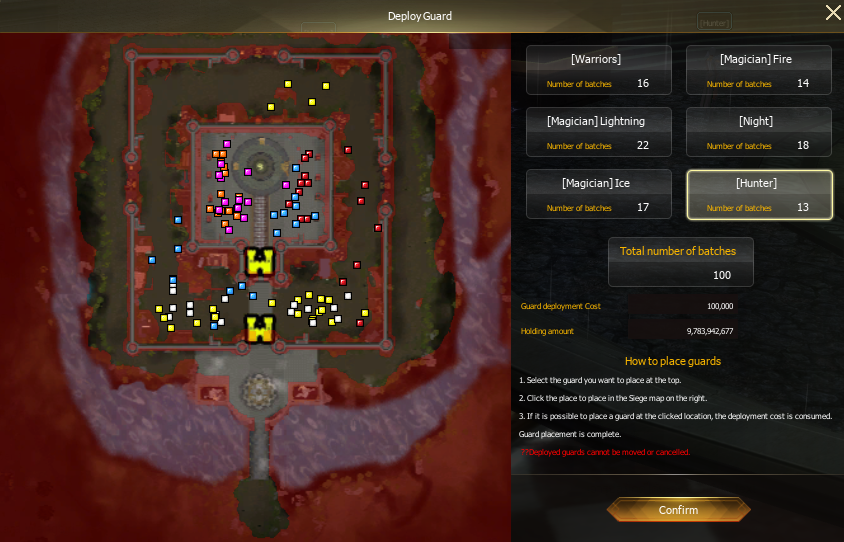Pick the [Magician] Lightning guard type
The height and width of the screenshot is (542, 844).
596,132
